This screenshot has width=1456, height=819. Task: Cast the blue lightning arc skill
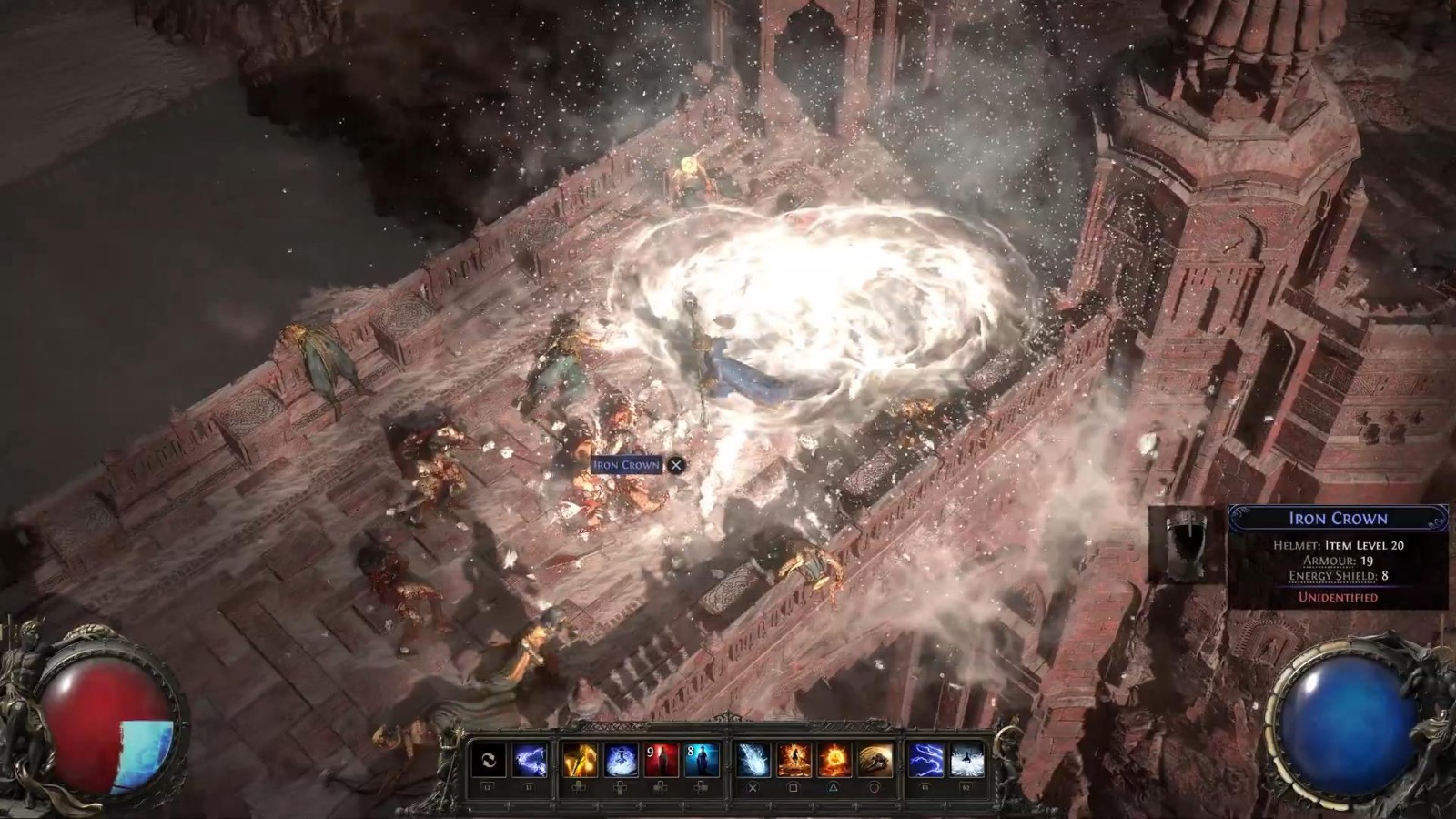tap(925, 761)
